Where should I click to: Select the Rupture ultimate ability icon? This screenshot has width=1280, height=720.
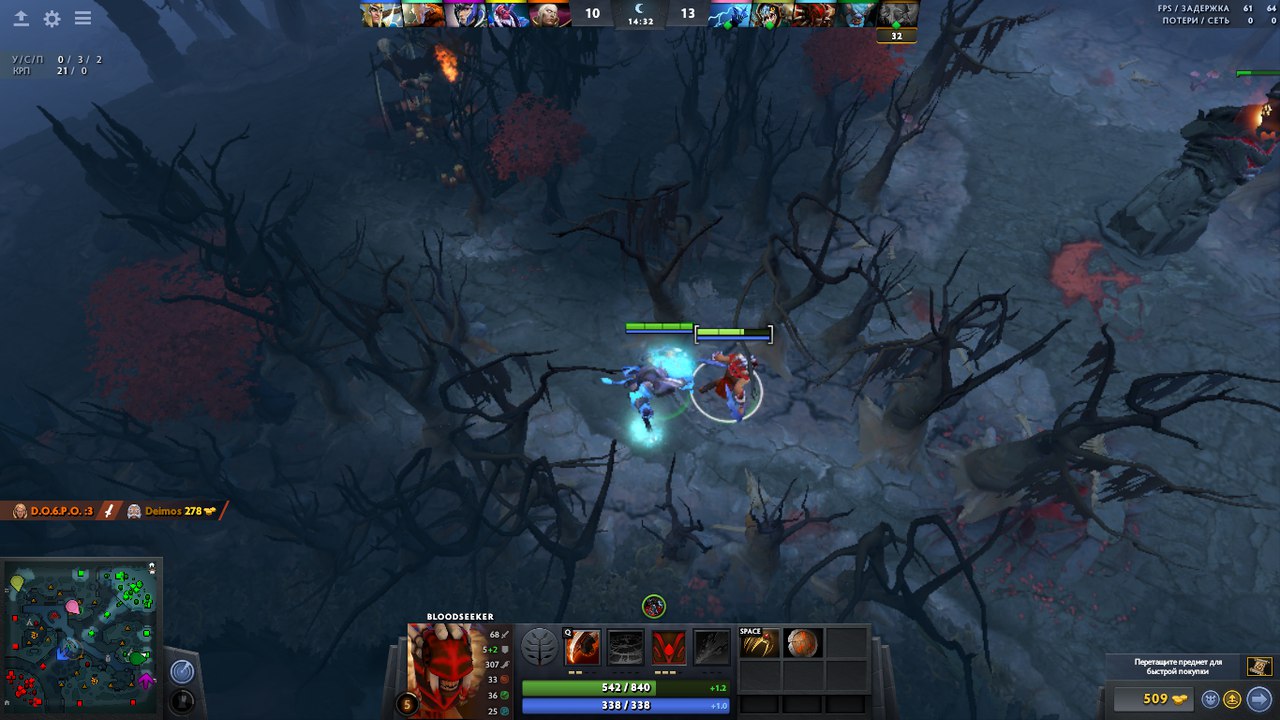click(x=712, y=647)
